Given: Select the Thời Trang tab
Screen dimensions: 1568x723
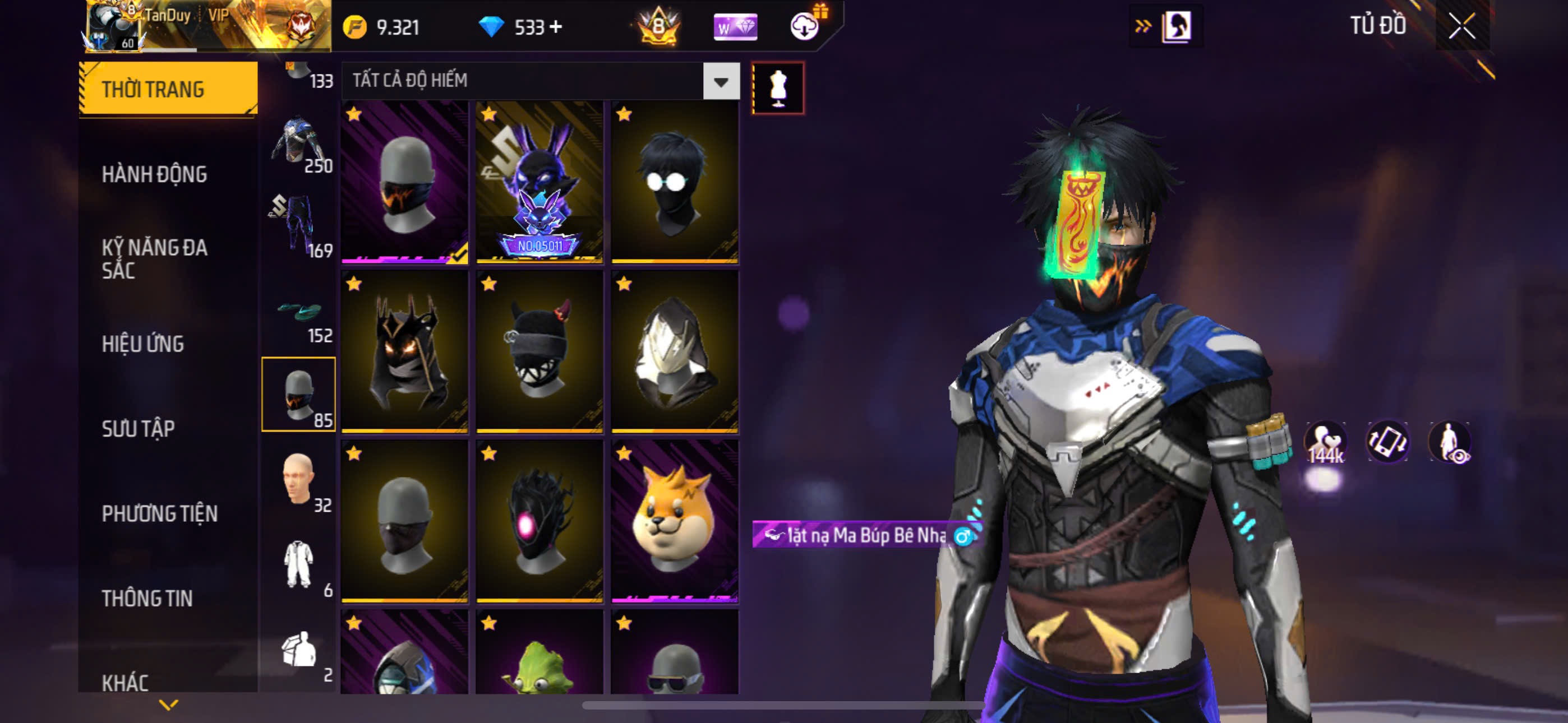Looking at the screenshot, I should tap(153, 90).
